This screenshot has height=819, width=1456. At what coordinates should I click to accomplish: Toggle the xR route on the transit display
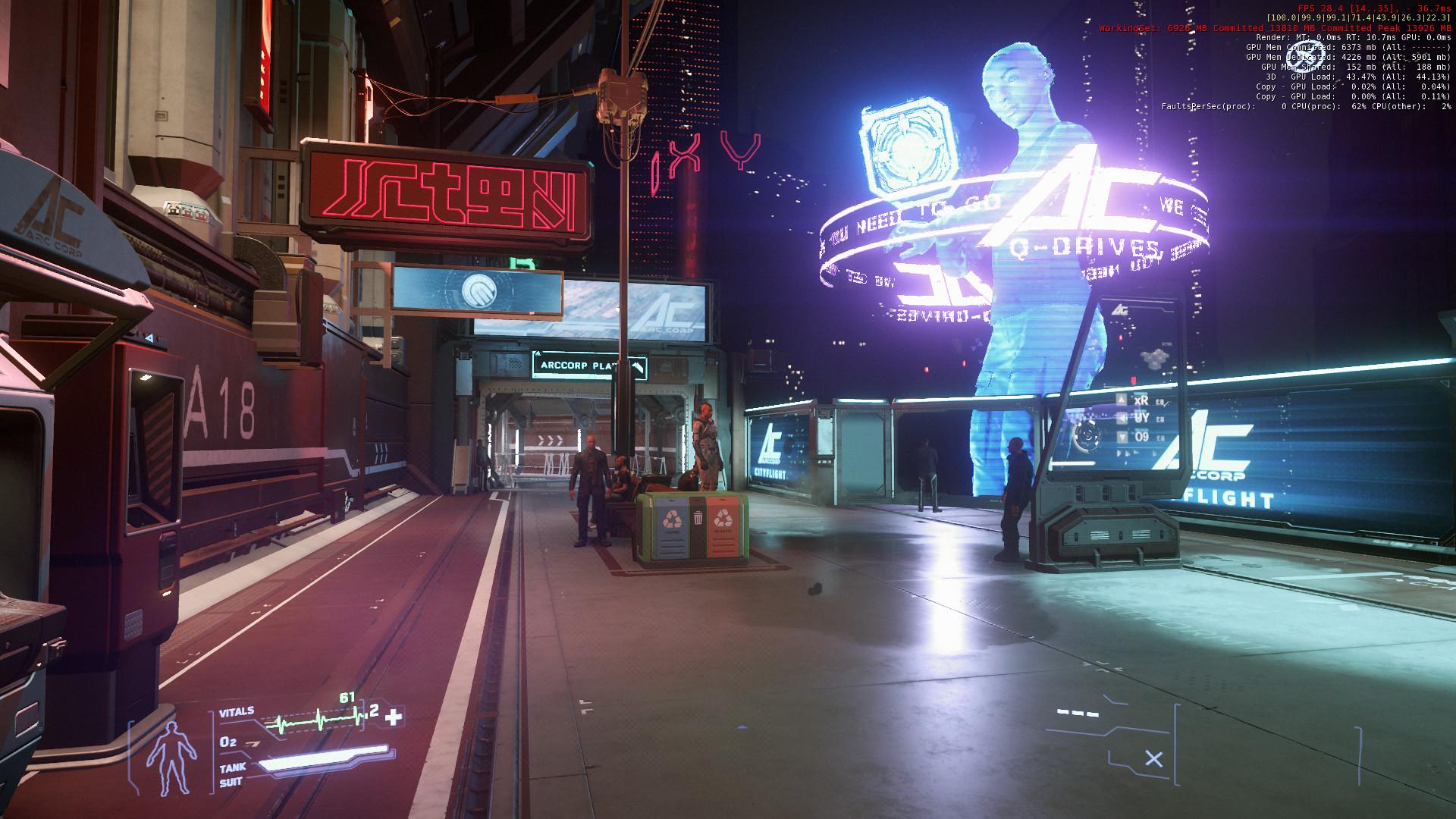click(1142, 400)
